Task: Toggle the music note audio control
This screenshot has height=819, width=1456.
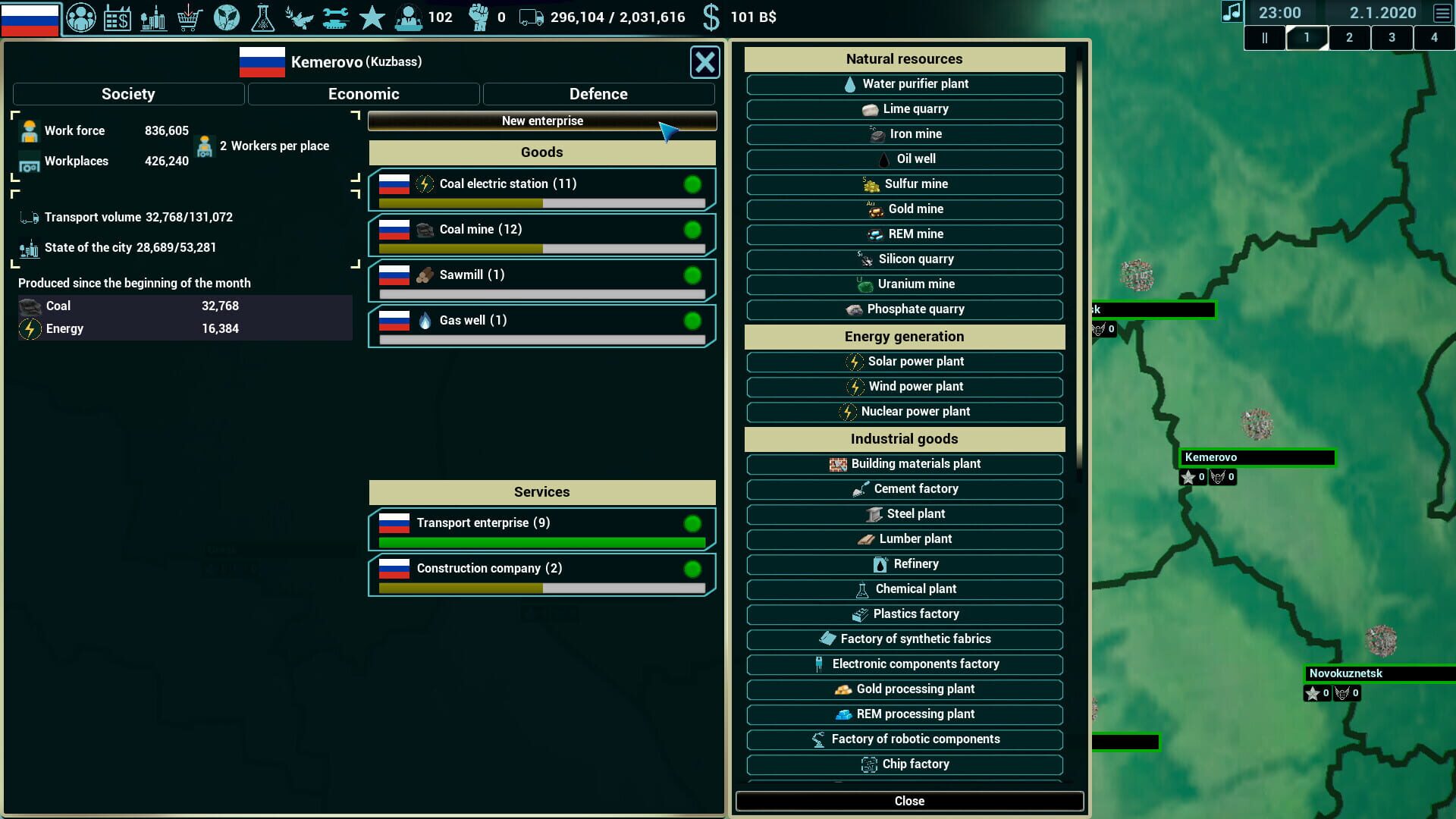Action: tap(1232, 12)
